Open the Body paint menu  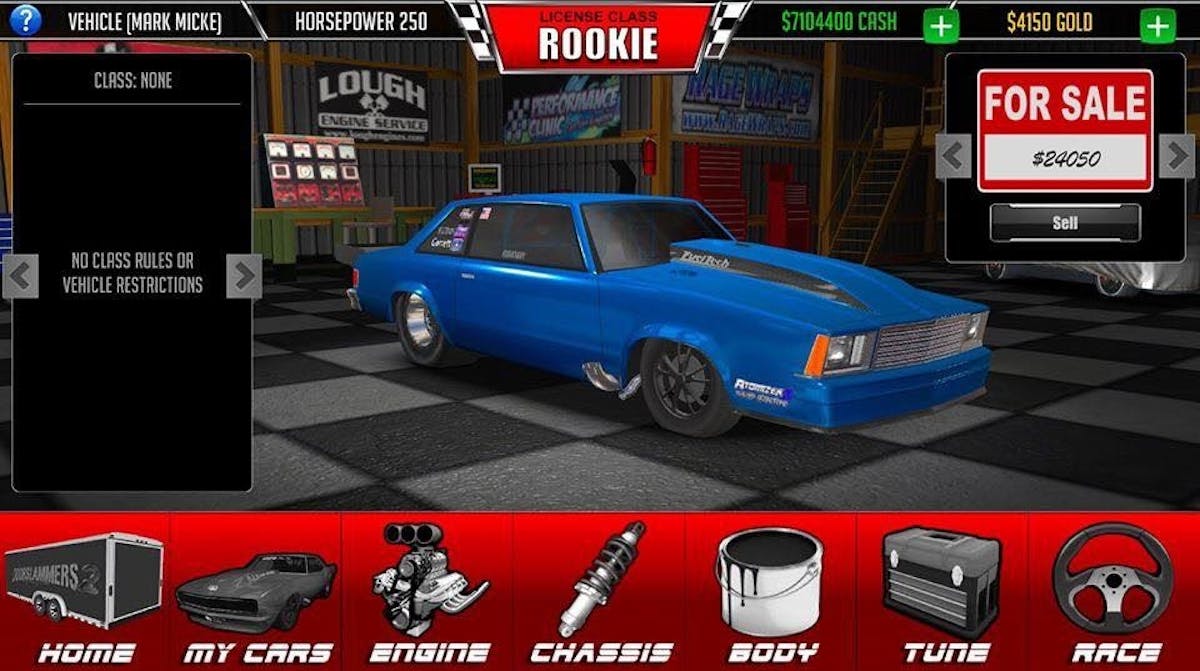pyautogui.click(x=771, y=592)
